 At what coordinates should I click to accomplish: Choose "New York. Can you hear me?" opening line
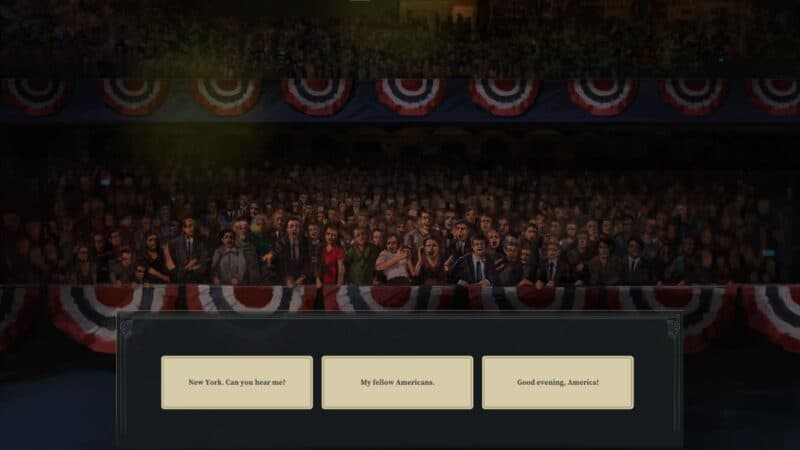[237, 382]
